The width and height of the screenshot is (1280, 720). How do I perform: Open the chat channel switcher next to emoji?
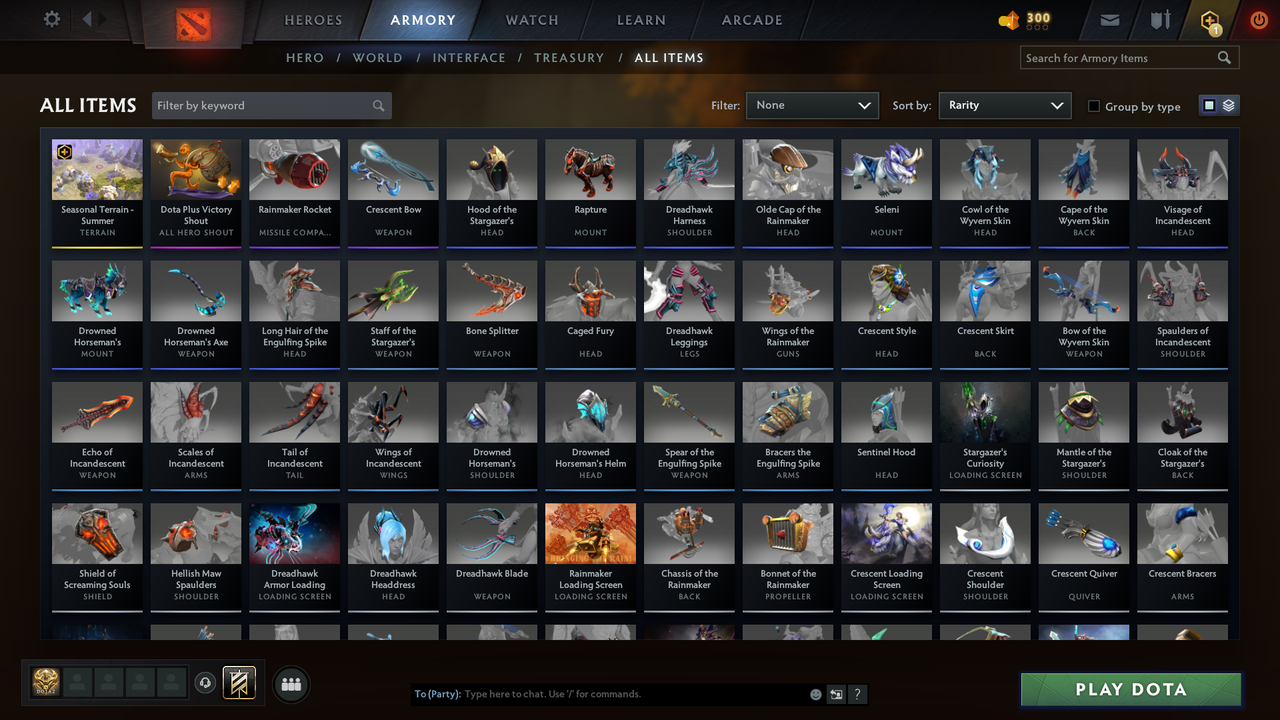coord(837,693)
